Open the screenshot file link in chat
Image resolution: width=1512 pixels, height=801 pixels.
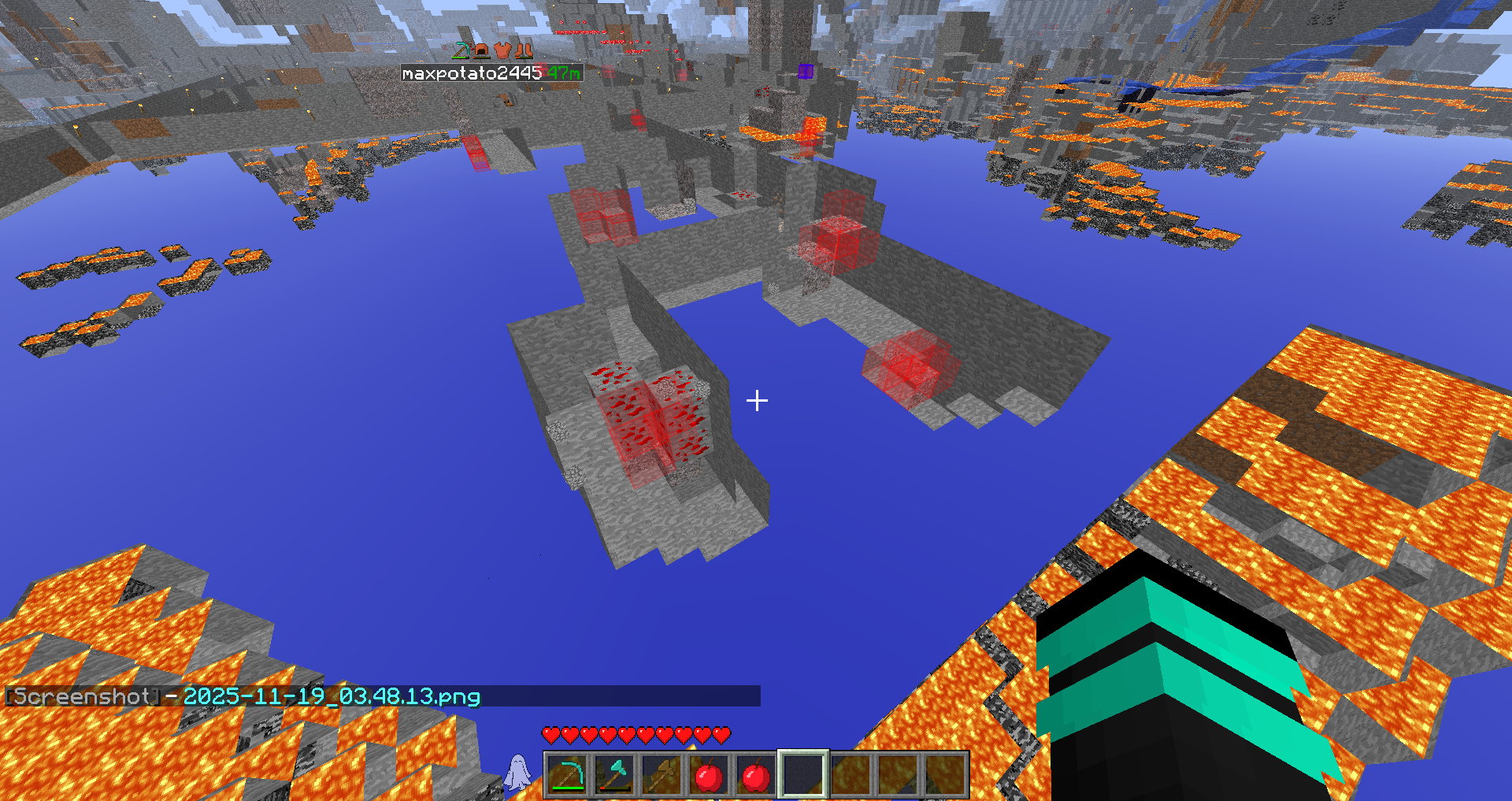332,697
